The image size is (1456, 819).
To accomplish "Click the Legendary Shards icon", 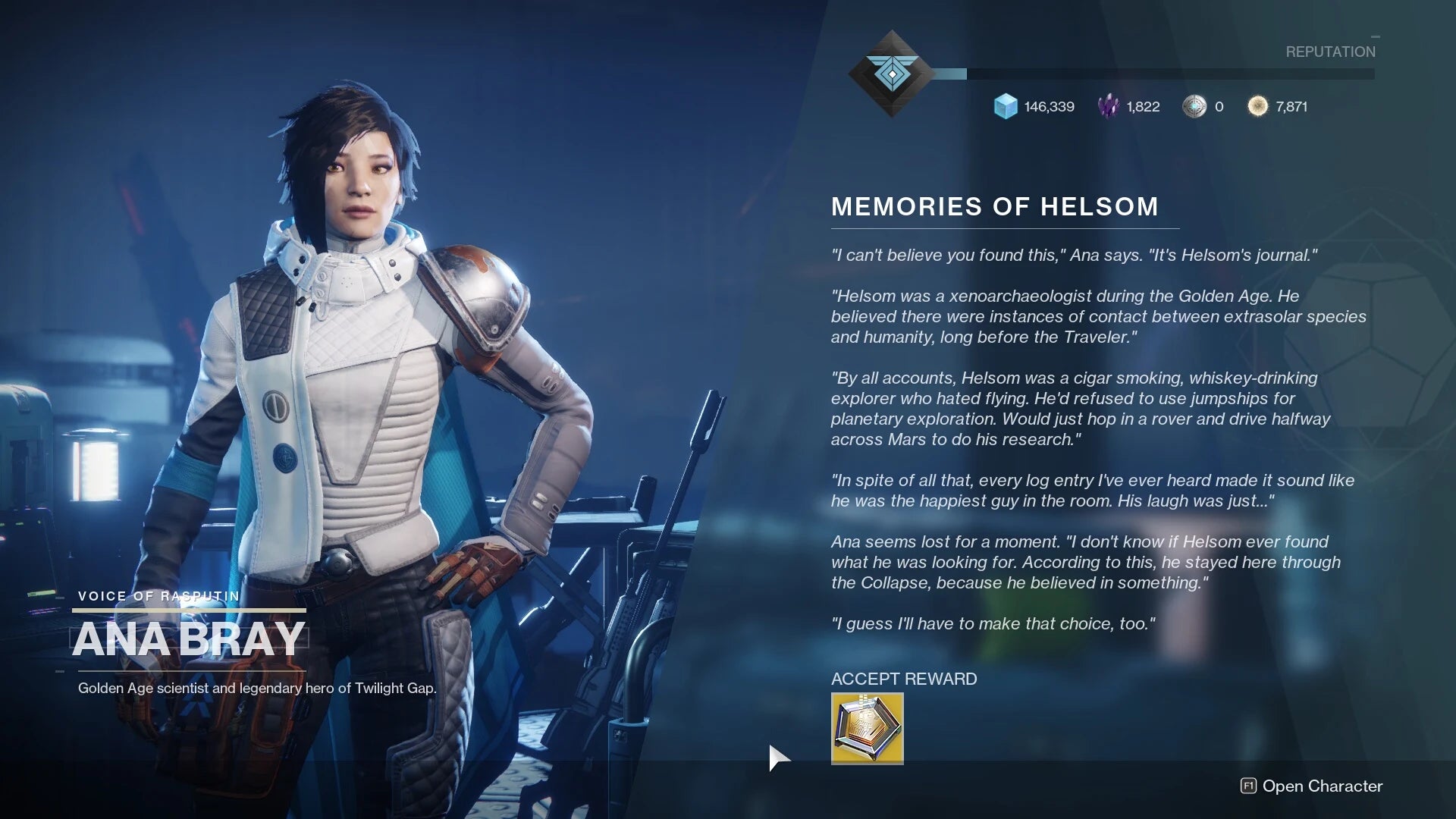I will (x=1108, y=106).
